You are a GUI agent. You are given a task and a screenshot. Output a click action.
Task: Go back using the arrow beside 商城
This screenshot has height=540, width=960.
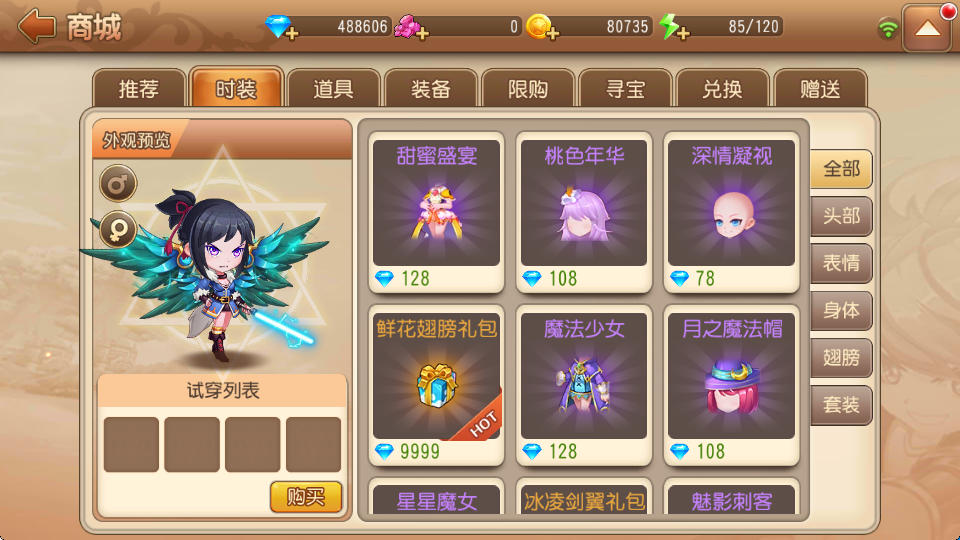pos(36,27)
